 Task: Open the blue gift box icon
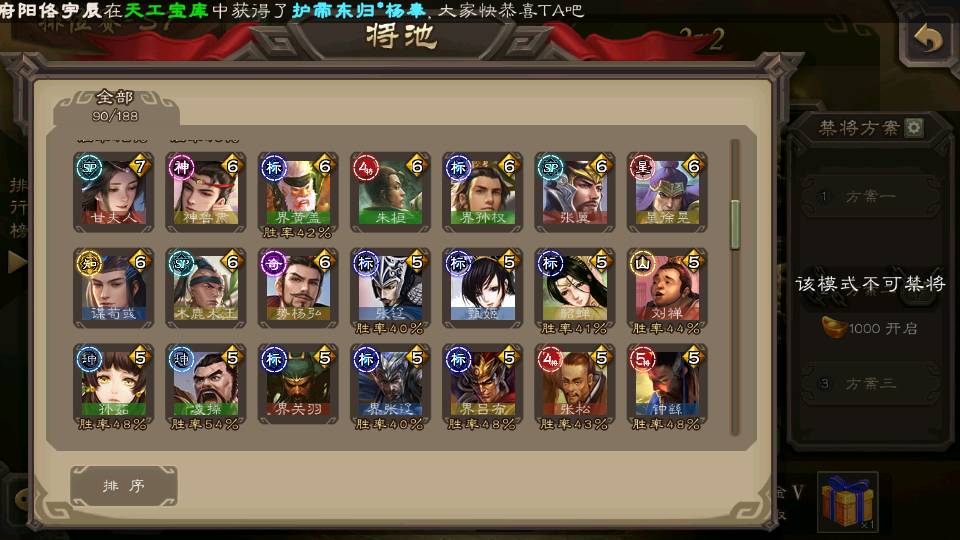847,501
